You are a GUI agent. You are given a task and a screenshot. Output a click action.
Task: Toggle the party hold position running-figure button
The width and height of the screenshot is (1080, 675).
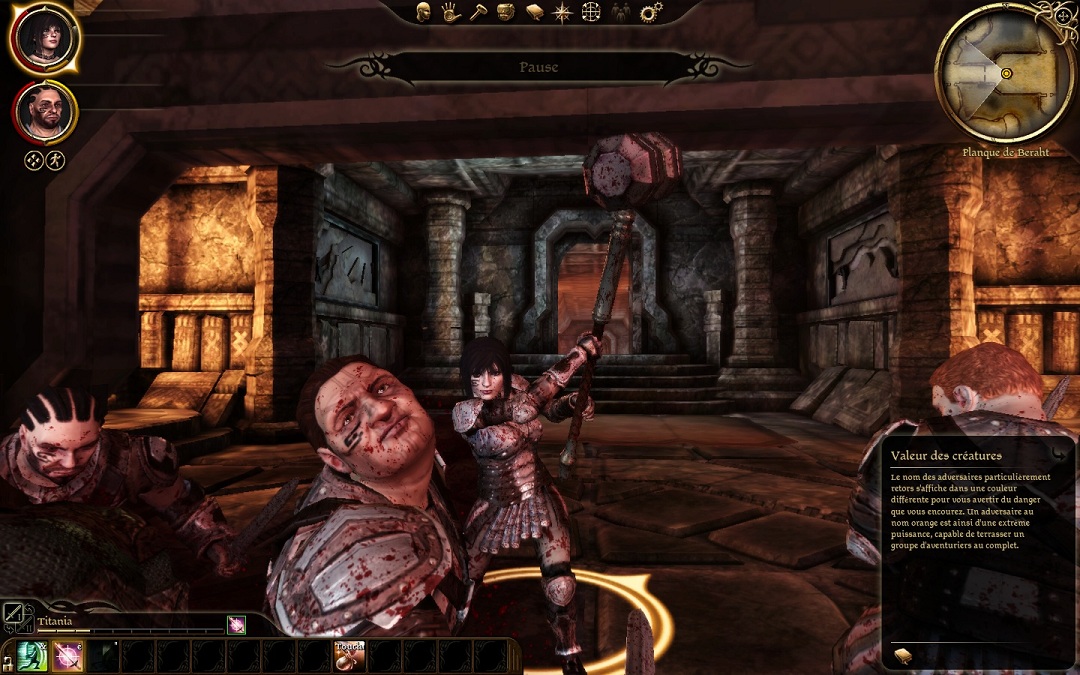point(55,160)
